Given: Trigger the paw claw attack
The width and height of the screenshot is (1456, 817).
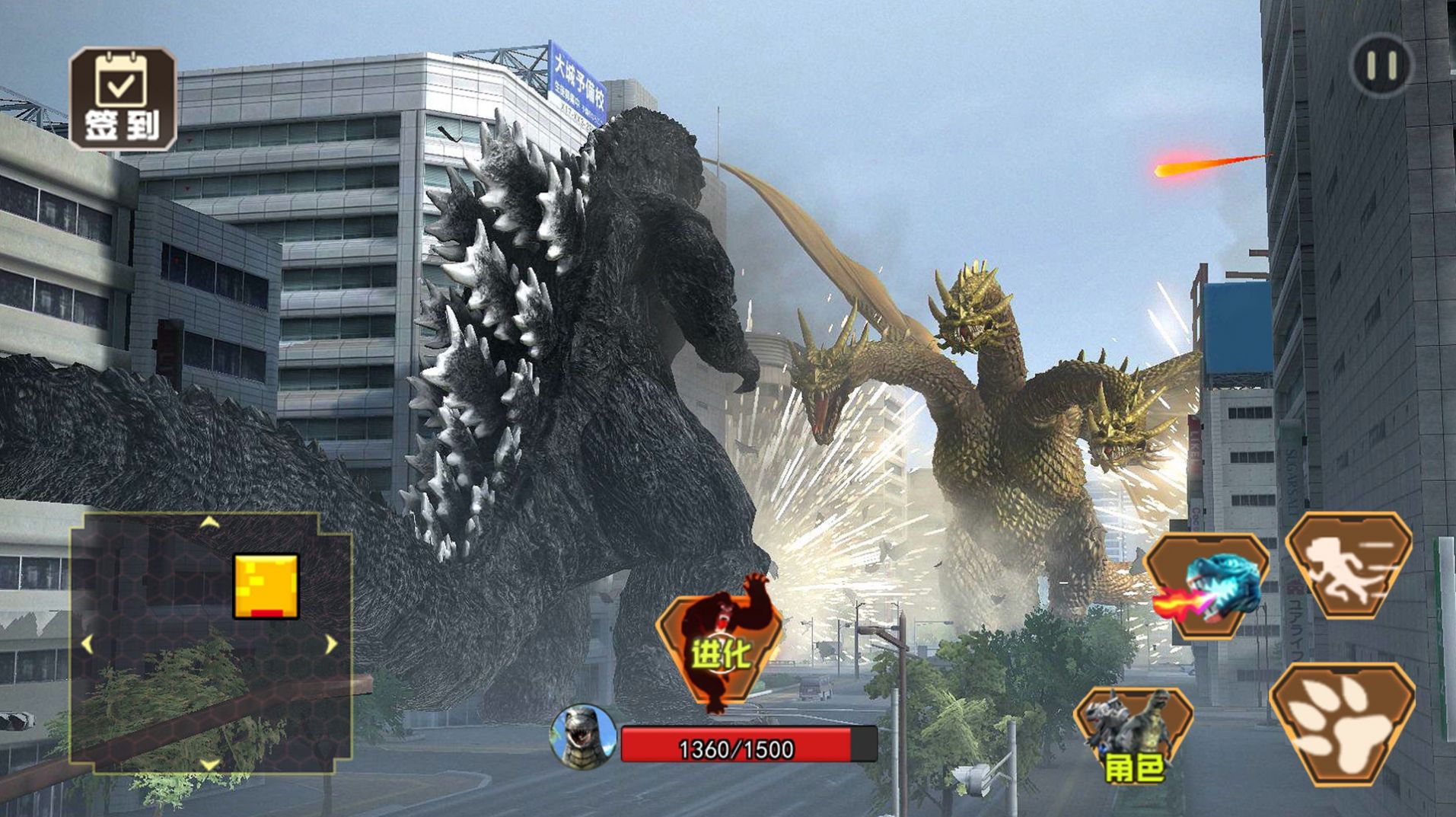Looking at the screenshot, I should (1342, 724).
